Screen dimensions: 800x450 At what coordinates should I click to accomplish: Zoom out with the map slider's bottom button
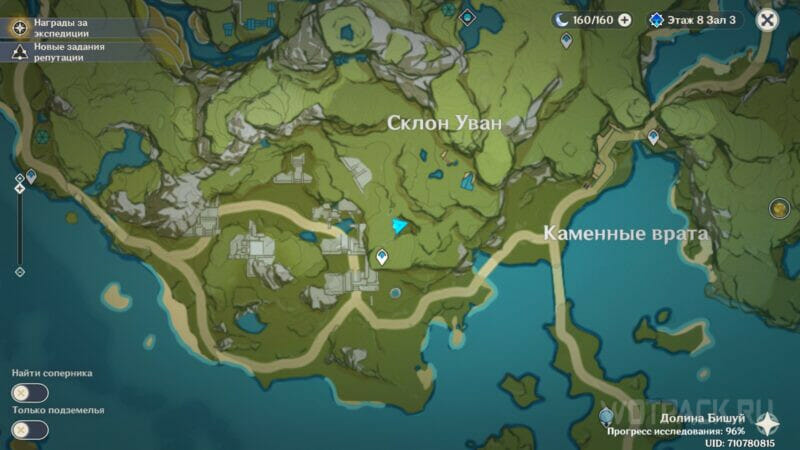(19, 271)
